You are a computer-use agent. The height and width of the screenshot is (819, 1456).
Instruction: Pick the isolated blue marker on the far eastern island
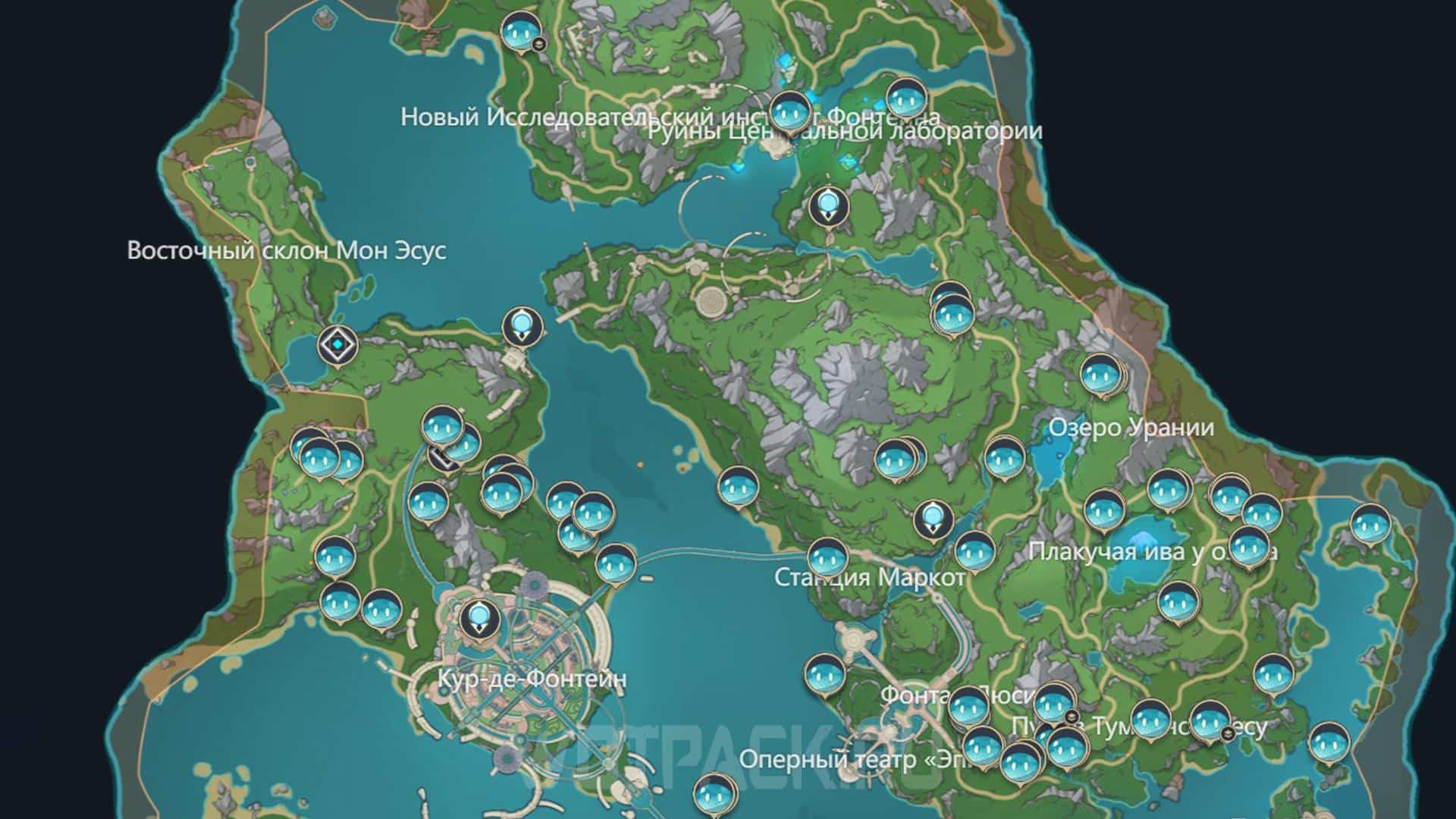pos(1370,525)
